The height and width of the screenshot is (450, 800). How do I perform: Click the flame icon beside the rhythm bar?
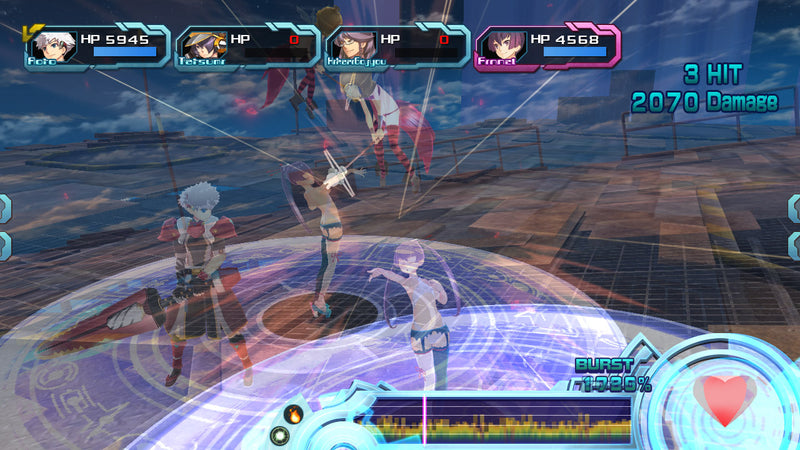coord(294,412)
